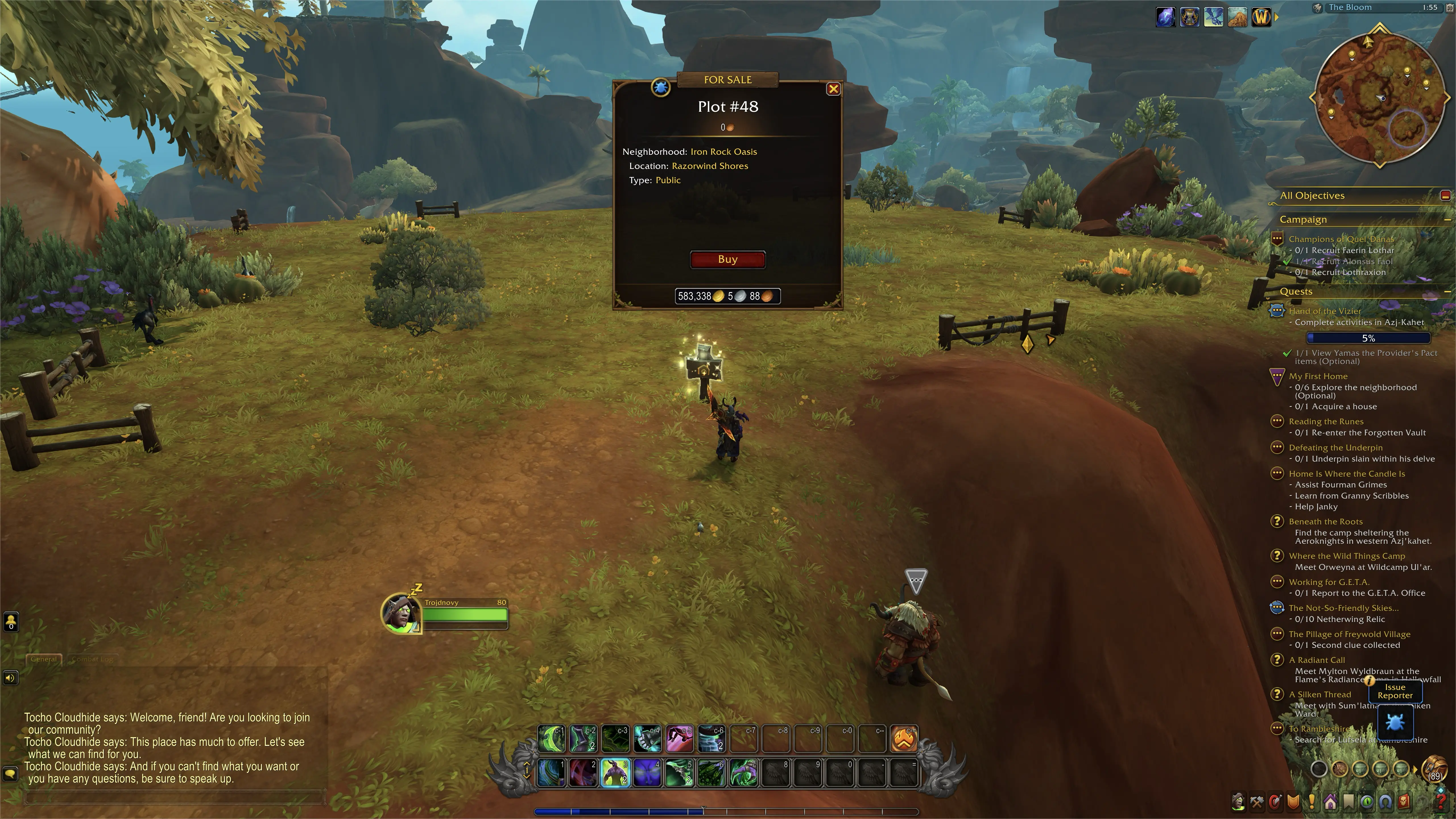Viewport: 1456px width, 819px height.
Task: Open the red question mark help button
Action: tap(1441, 801)
